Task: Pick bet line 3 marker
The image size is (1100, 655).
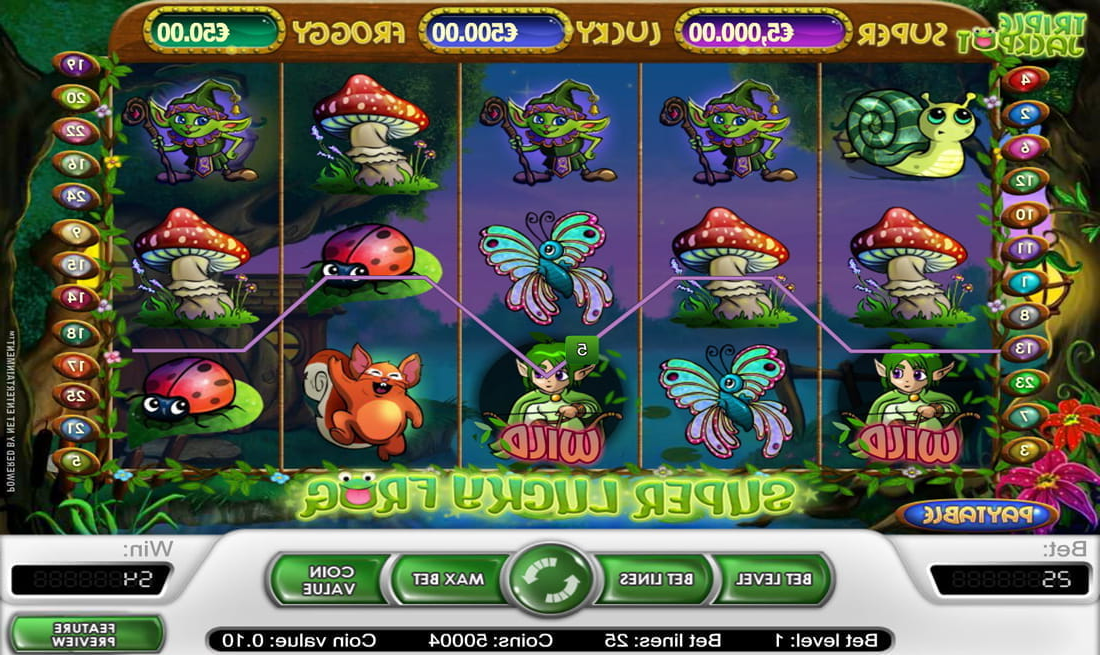Action: click(1025, 450)
